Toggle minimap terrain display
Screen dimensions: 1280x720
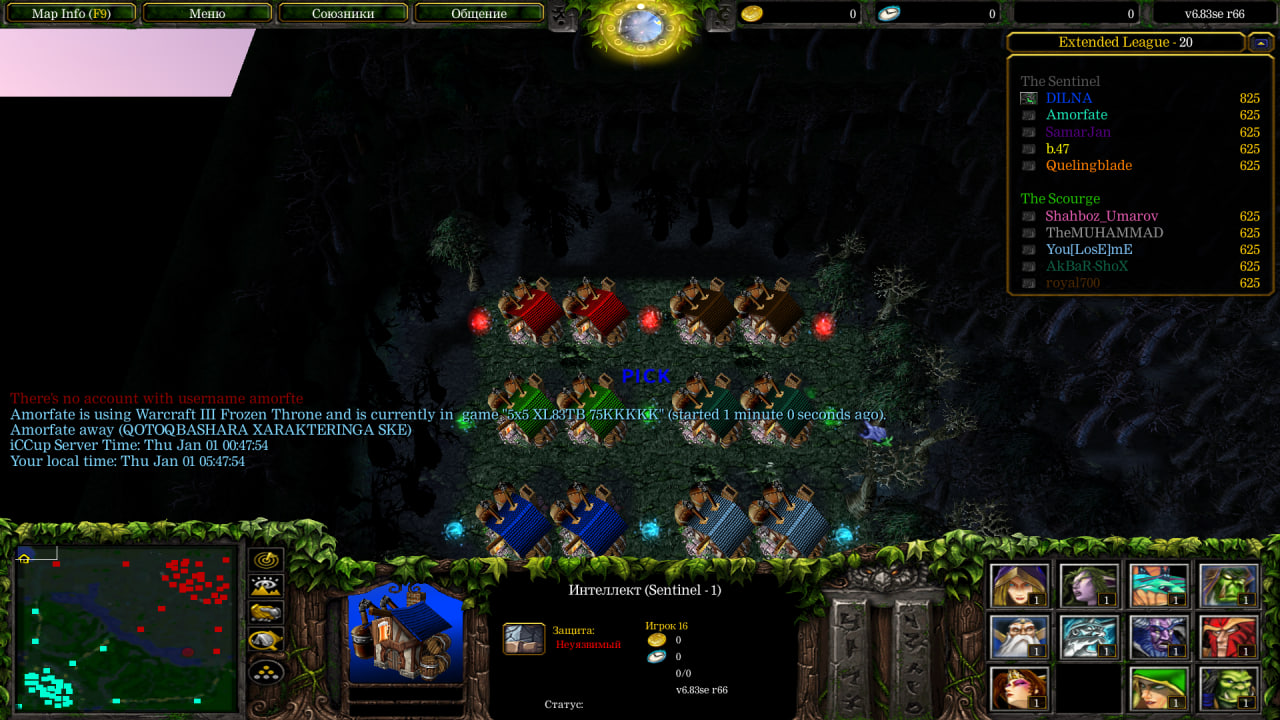pos(266,587)
